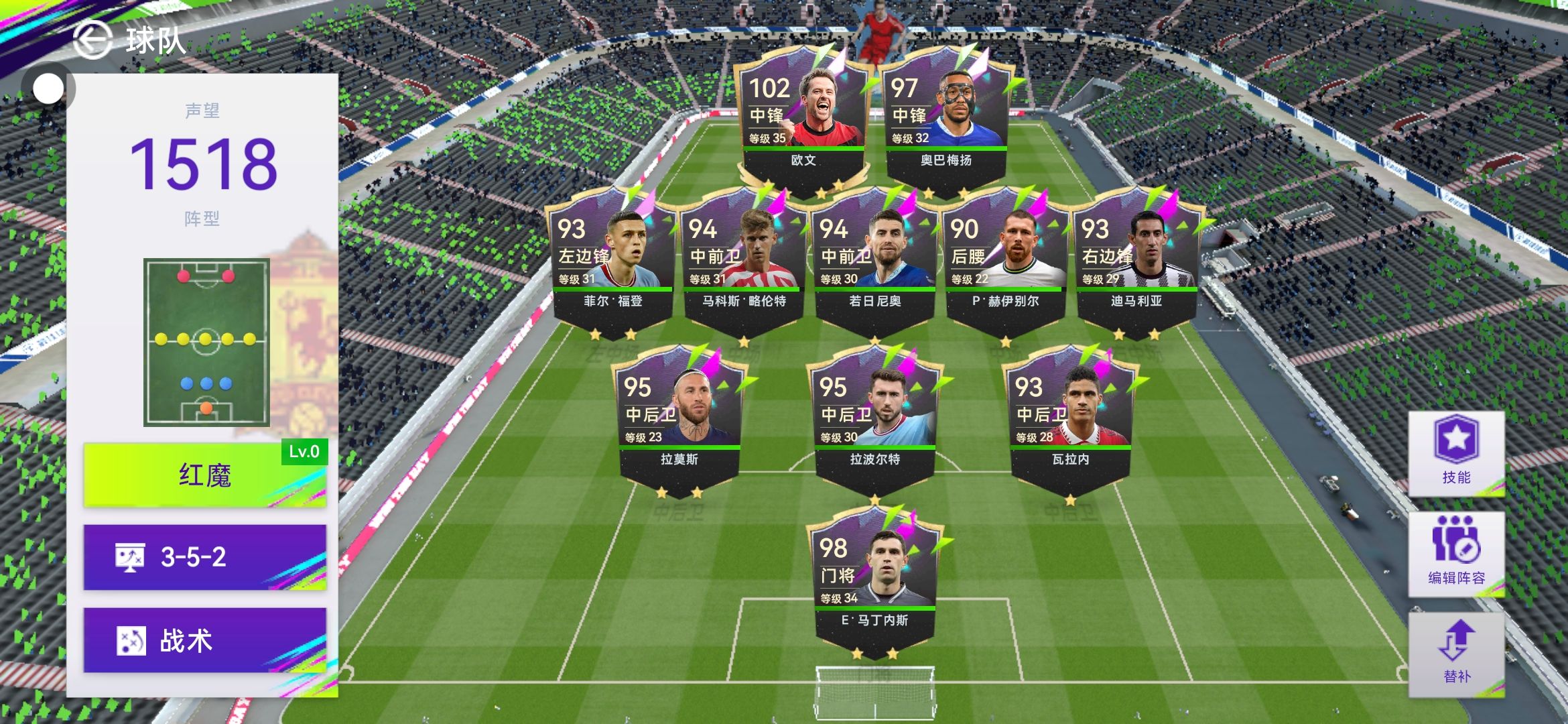This screenshot has width=1568, height=724.
Task: Tap the white floating assistive dot
Action: (x=48, y=88)
